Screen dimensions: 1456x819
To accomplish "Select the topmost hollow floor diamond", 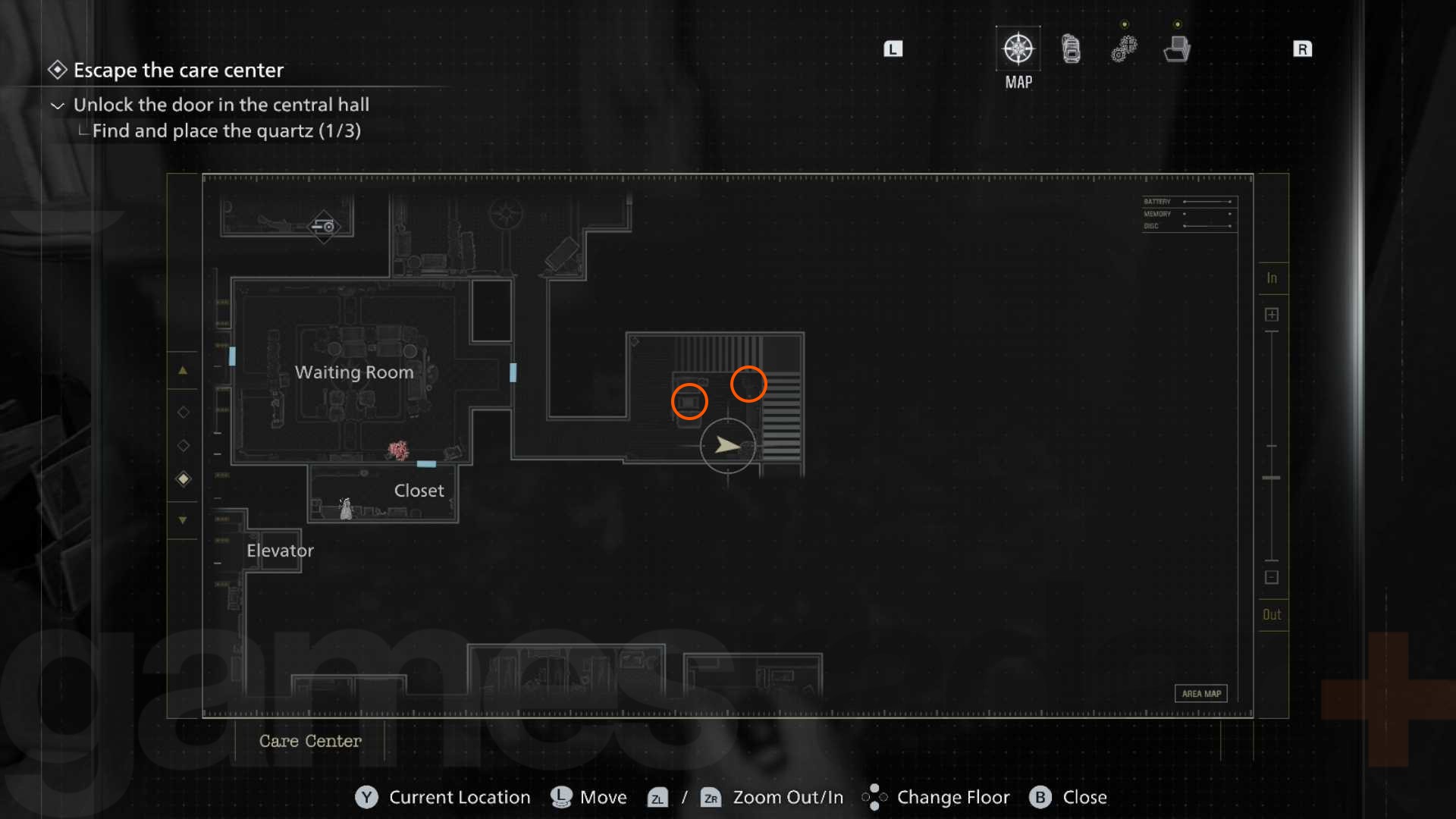I will 183,412.
